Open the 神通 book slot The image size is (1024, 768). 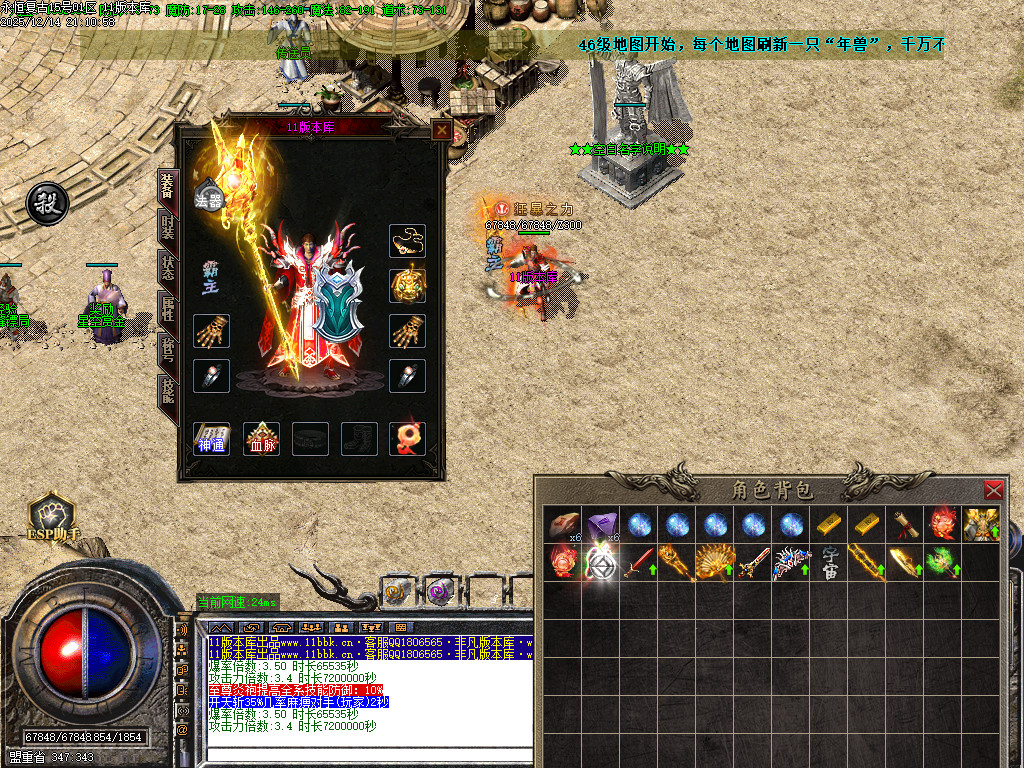point(211,439)
